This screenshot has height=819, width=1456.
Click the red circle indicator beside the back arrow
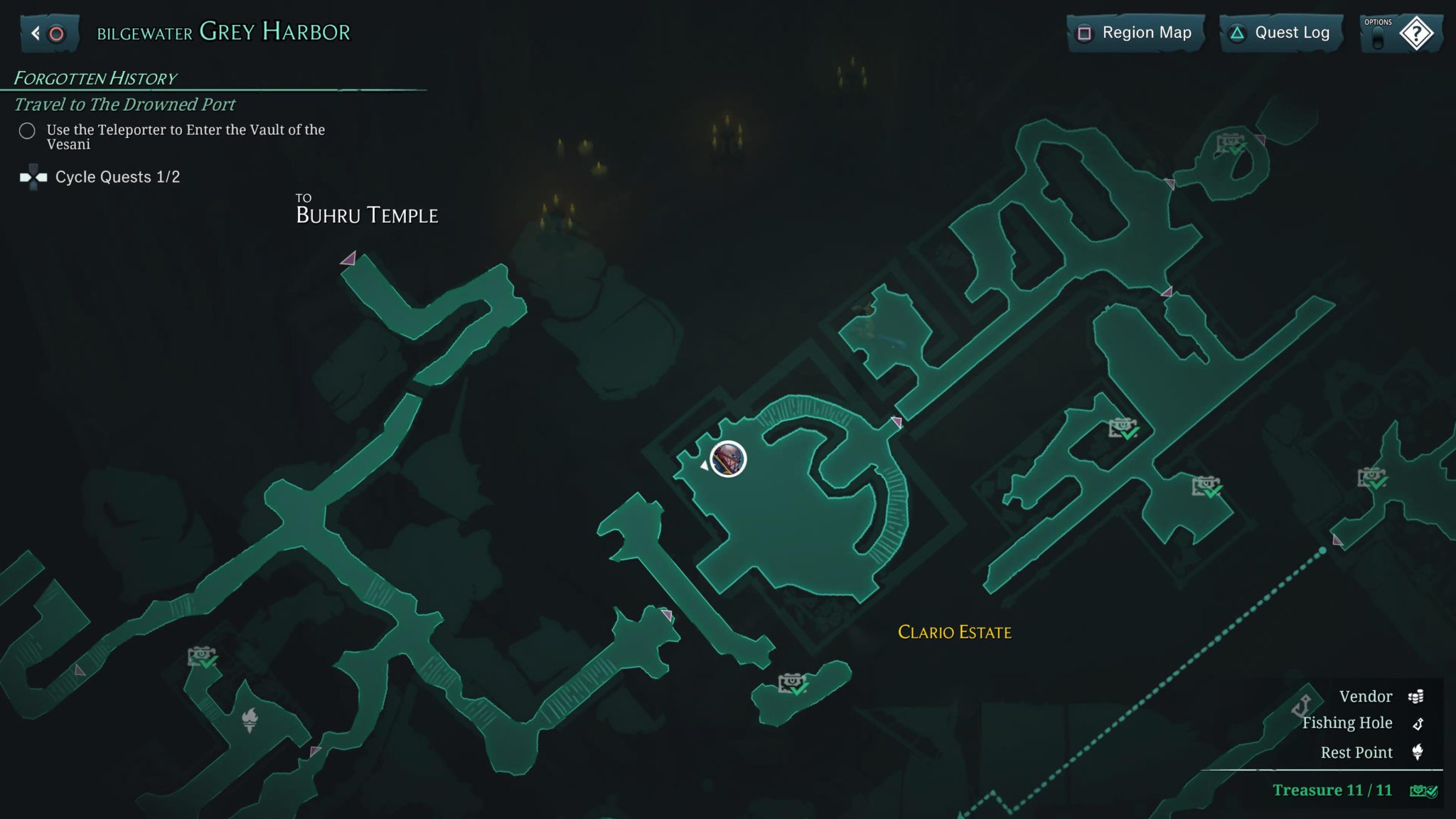pyautogui.click(x=56, y=31)
